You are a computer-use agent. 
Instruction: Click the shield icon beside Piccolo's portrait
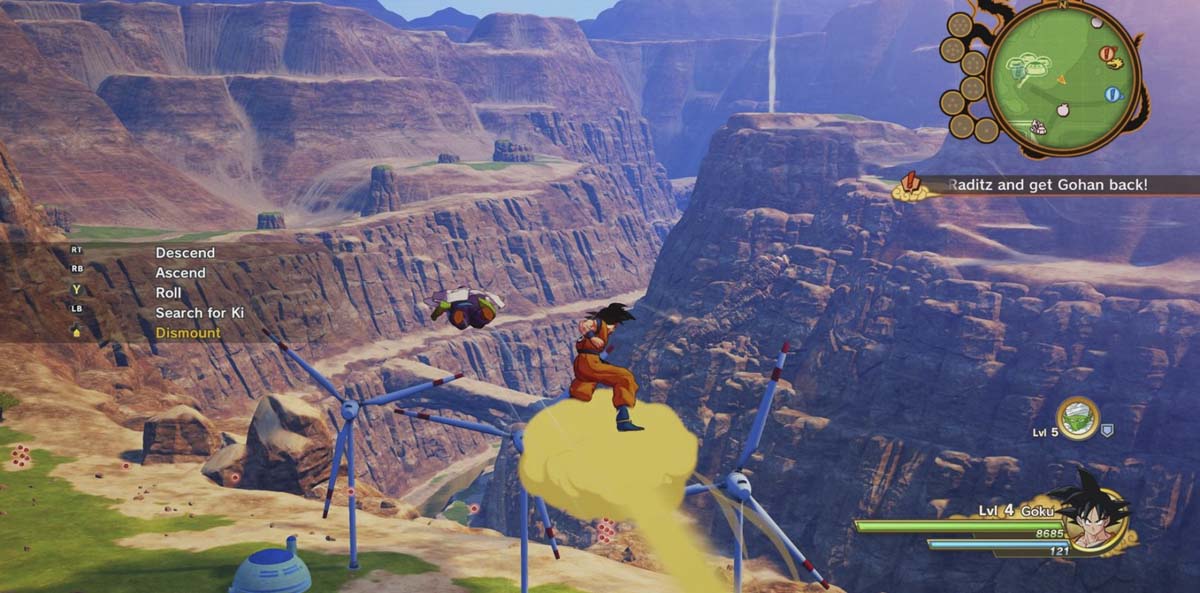pyautogui.click(x=1107, y=430)
